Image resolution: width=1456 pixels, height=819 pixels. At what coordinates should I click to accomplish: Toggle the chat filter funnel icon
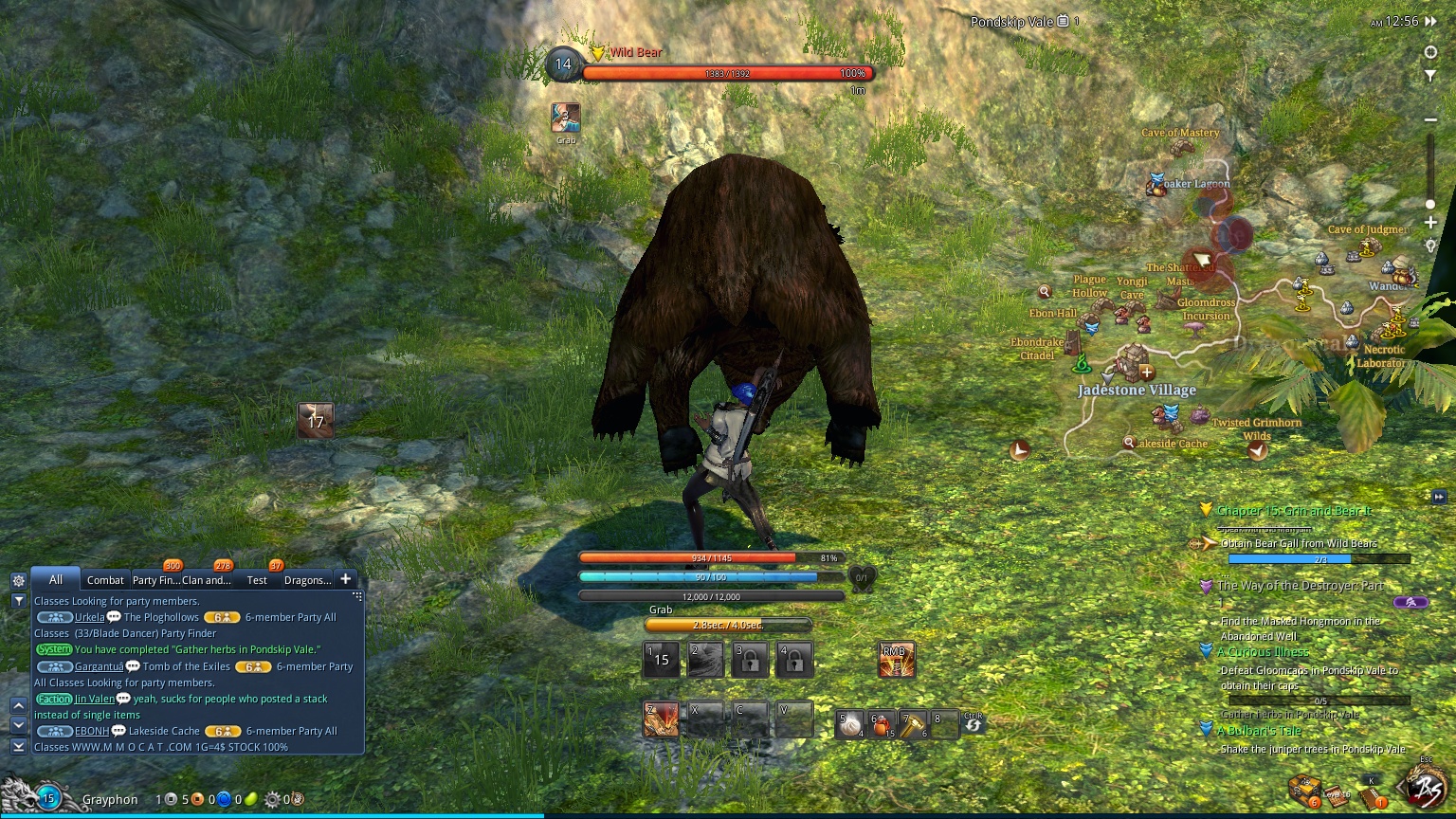coord(18,601)
